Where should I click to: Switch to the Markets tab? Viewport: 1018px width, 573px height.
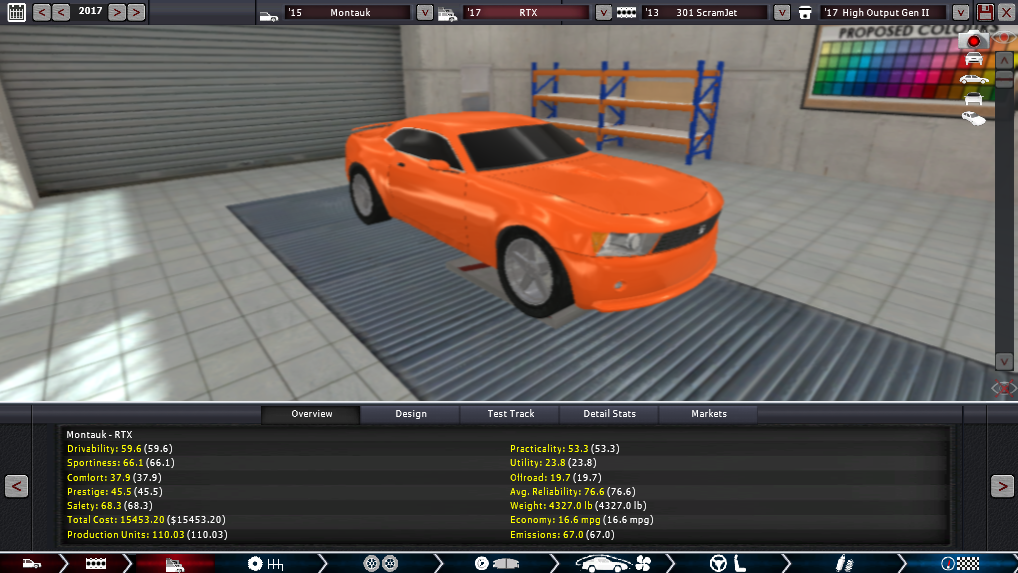click(709, 414)
